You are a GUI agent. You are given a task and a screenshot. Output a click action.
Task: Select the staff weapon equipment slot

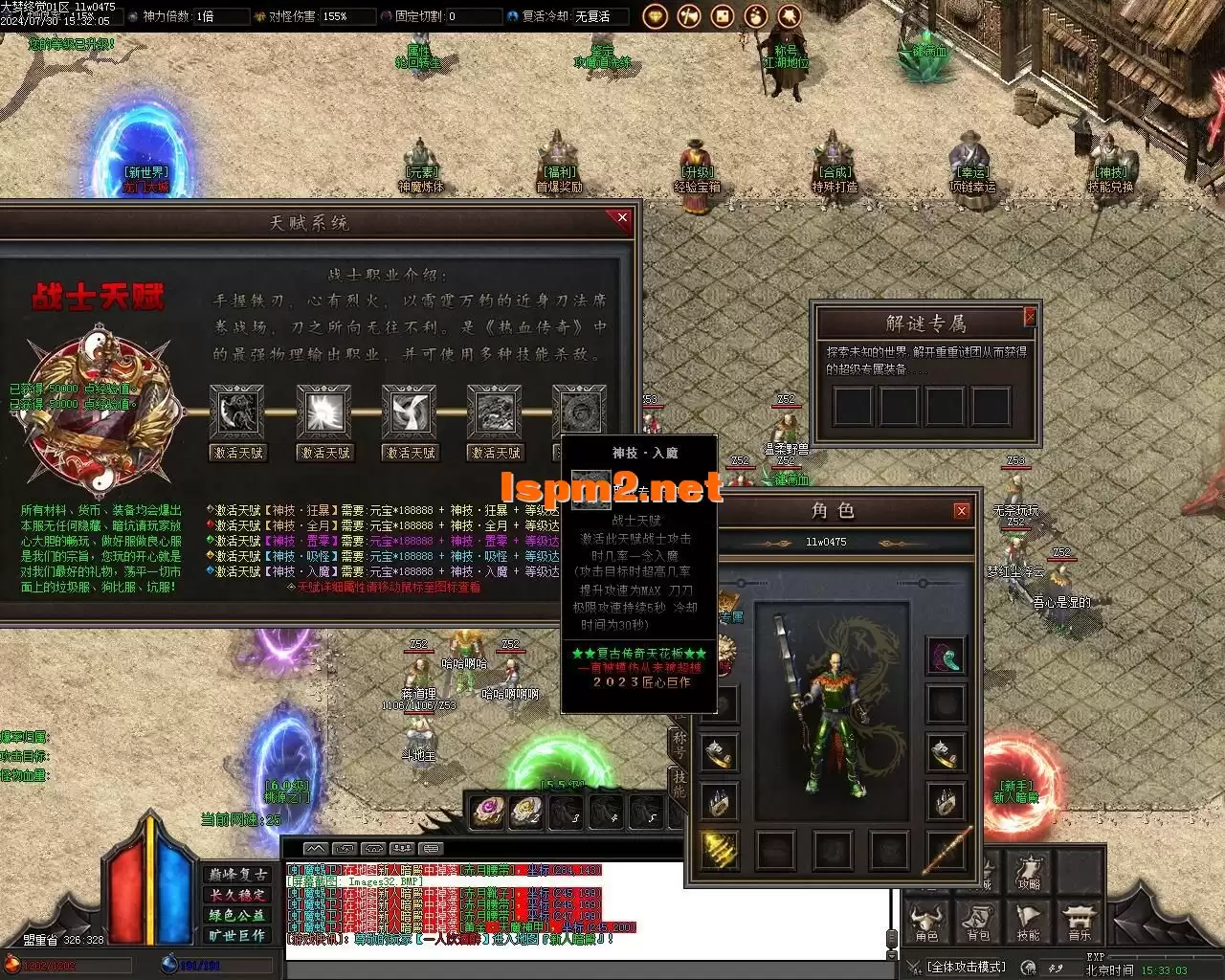[946, 850]
